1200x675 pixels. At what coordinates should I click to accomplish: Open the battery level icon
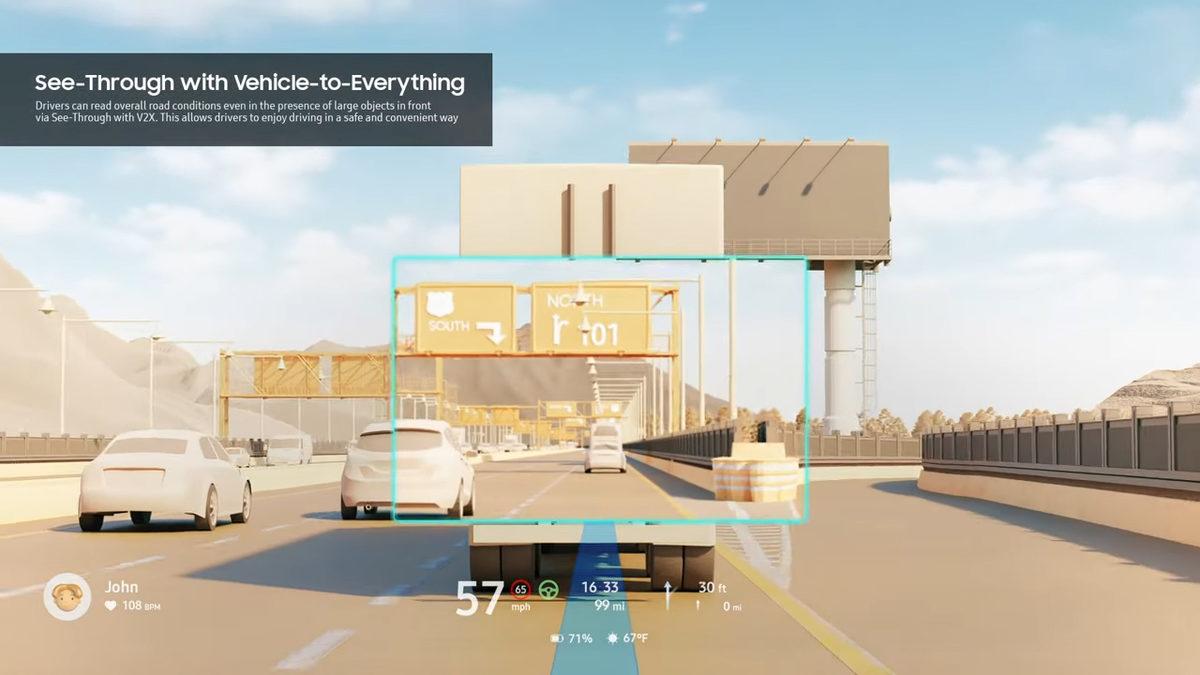pyautogui.click(x=557, y=638)
